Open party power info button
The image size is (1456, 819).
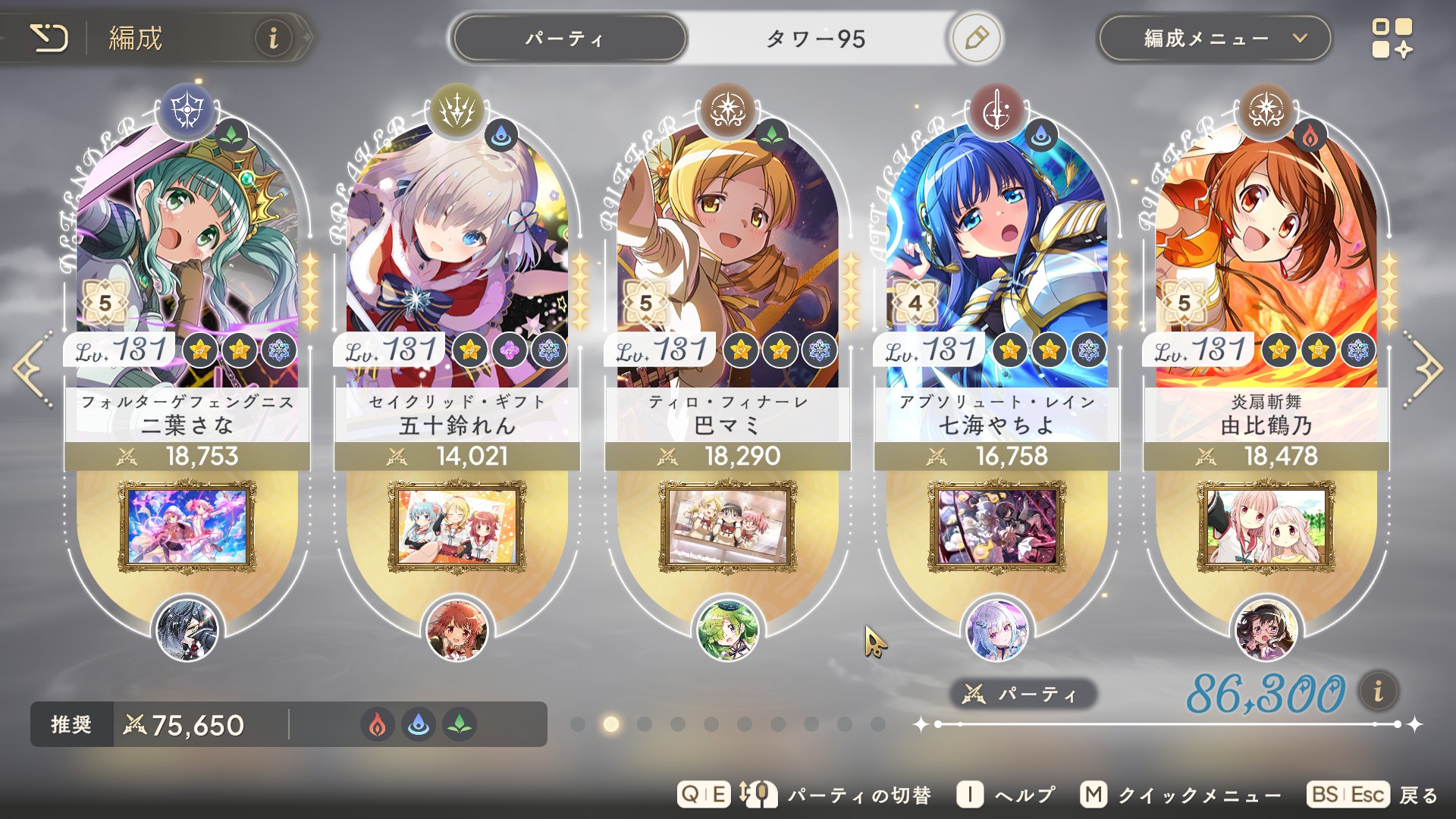pos(1378,692)
